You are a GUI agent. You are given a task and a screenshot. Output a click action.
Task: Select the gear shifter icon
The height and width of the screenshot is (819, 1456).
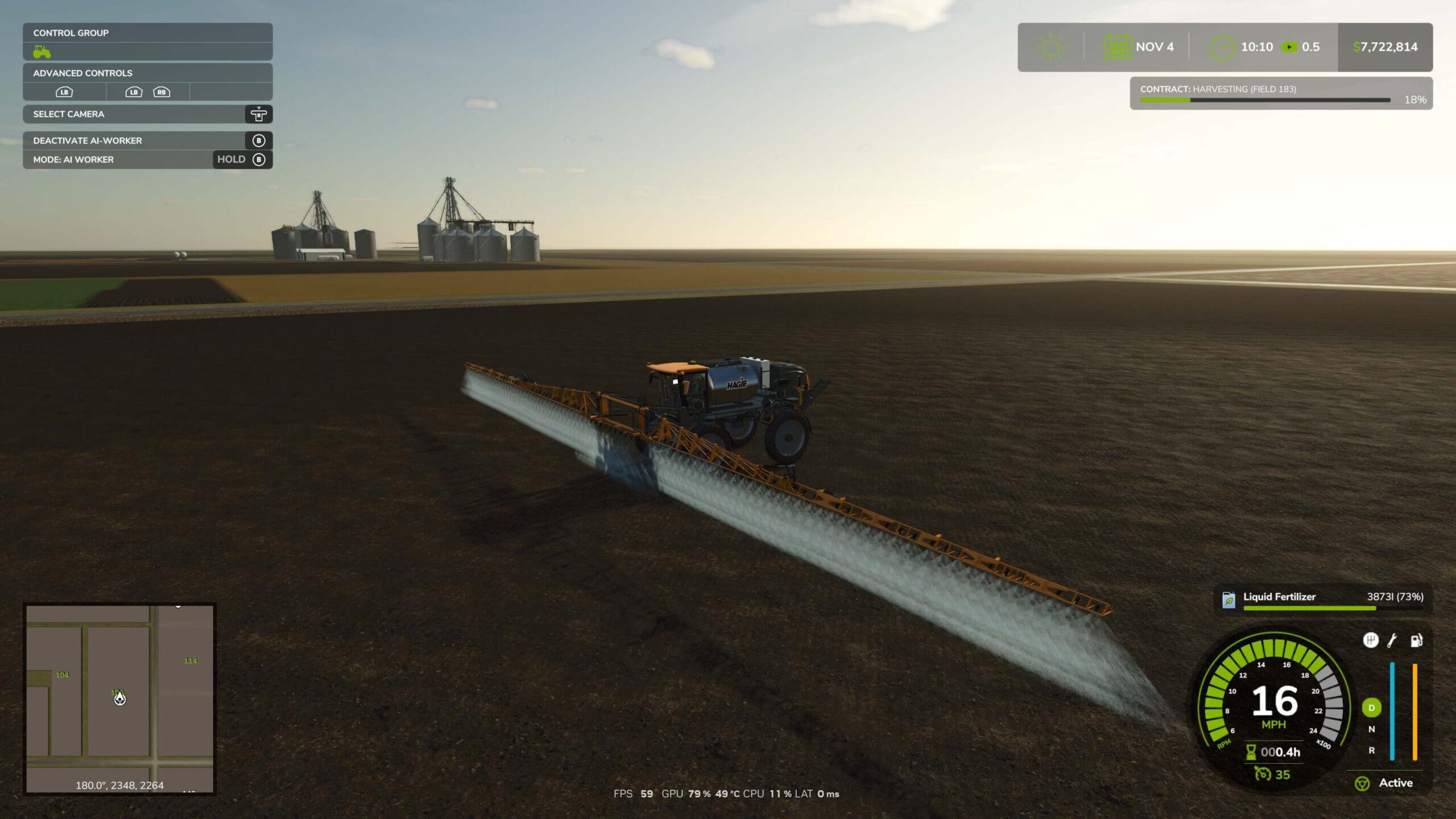click(x=1371, y=640)
